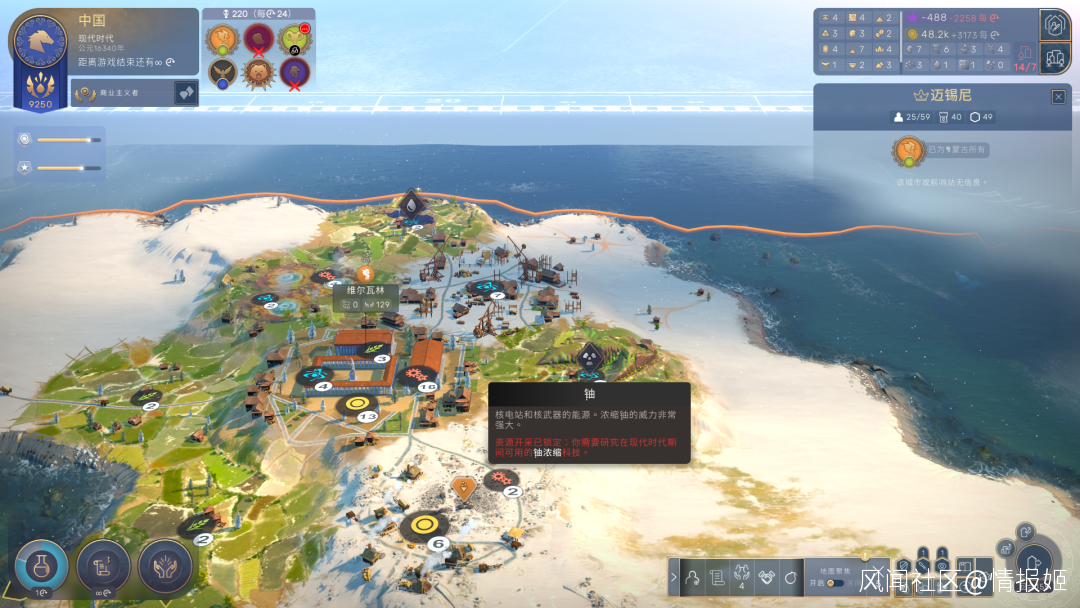Select the lion sun emblem empire portrait
The image size is (1080, 608).
click(x=257, y=72)
